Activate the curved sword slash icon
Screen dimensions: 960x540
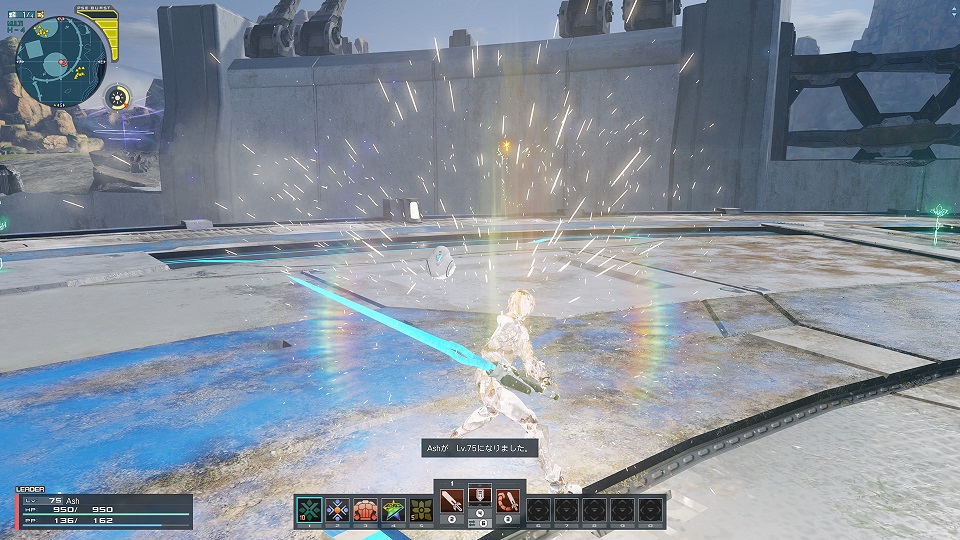(x=507, y=499)
